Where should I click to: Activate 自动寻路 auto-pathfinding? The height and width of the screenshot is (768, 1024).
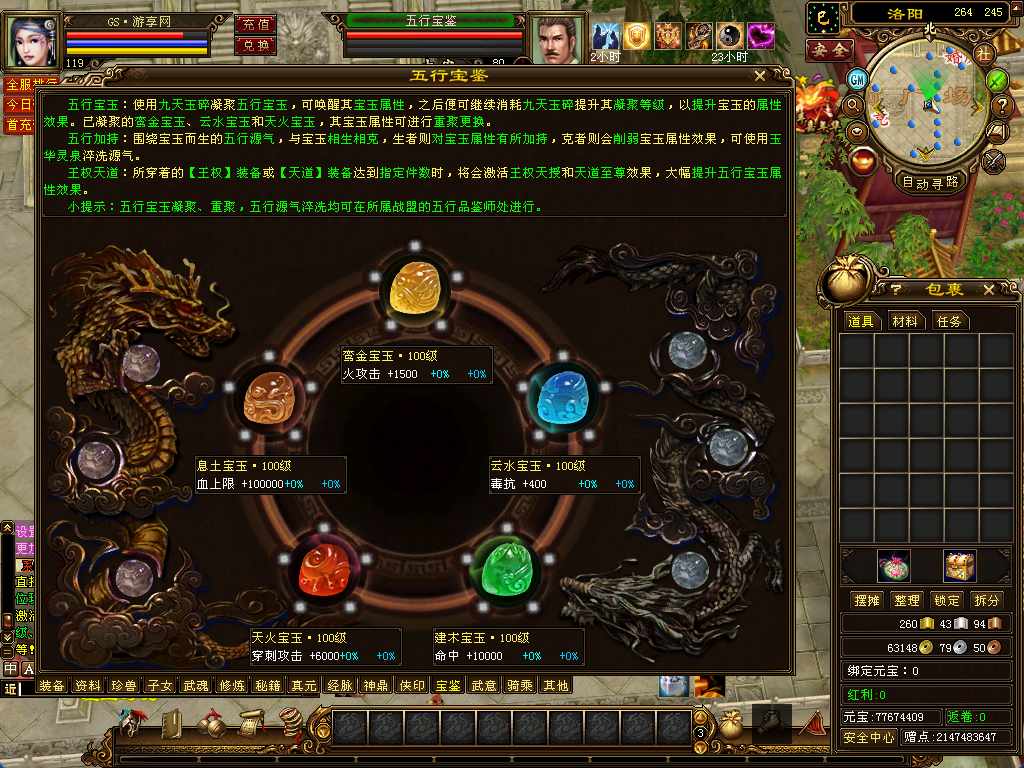point(930,182)
